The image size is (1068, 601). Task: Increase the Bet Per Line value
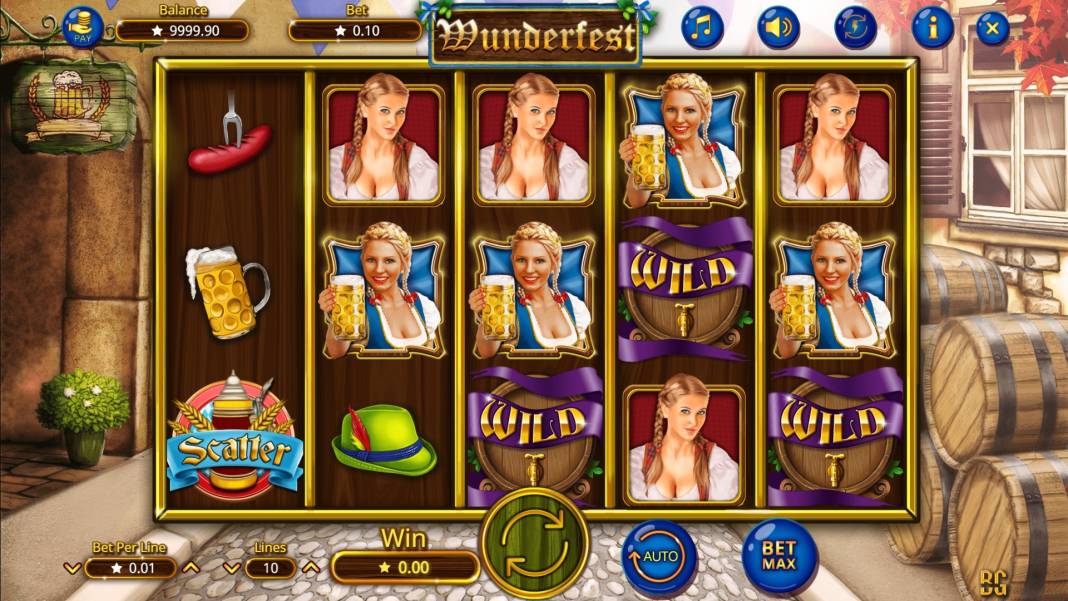[x=191, y=568]
